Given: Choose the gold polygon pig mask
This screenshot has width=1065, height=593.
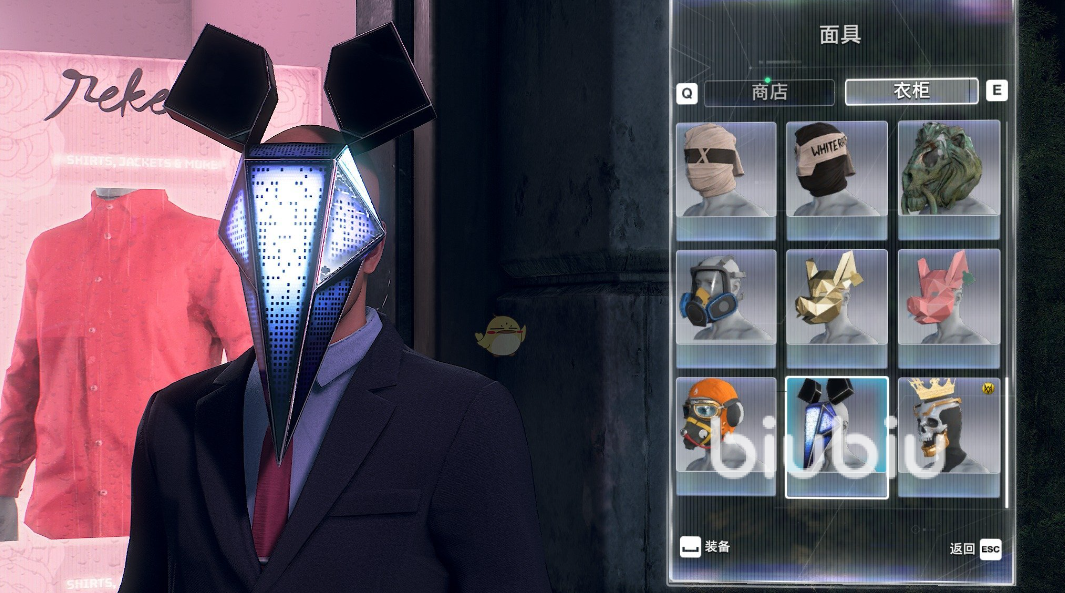Looking at the screenshot, I should pos(837,297).
